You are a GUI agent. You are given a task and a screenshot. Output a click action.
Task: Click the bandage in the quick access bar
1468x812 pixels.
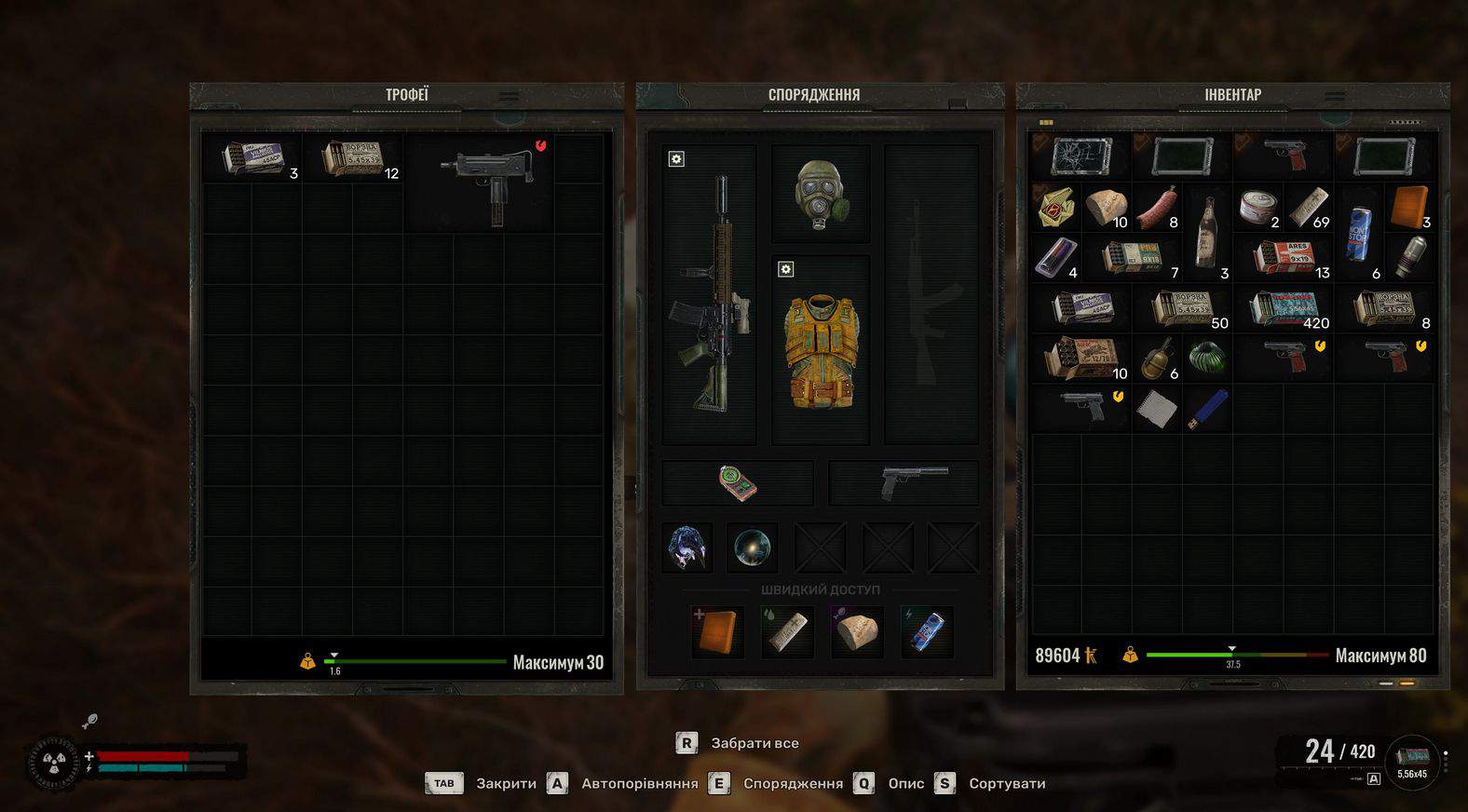coord(787,631)
